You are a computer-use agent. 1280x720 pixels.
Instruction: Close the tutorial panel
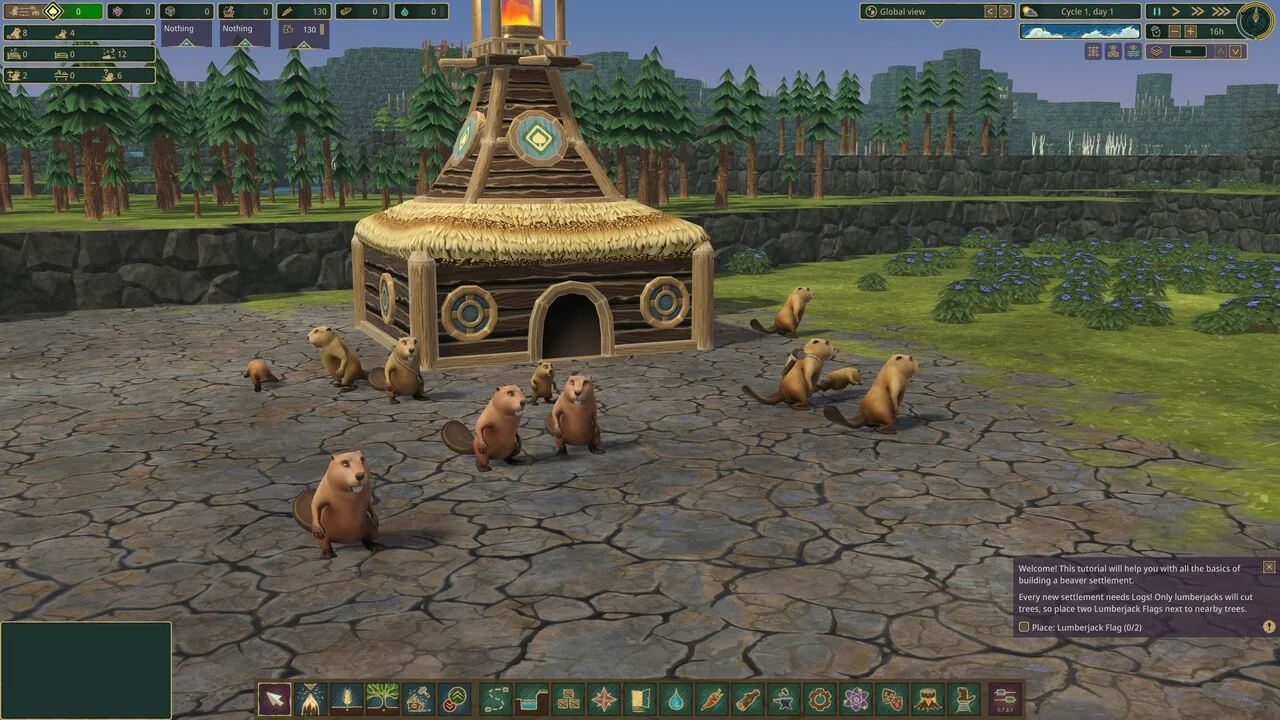[x=1269, y=567]
